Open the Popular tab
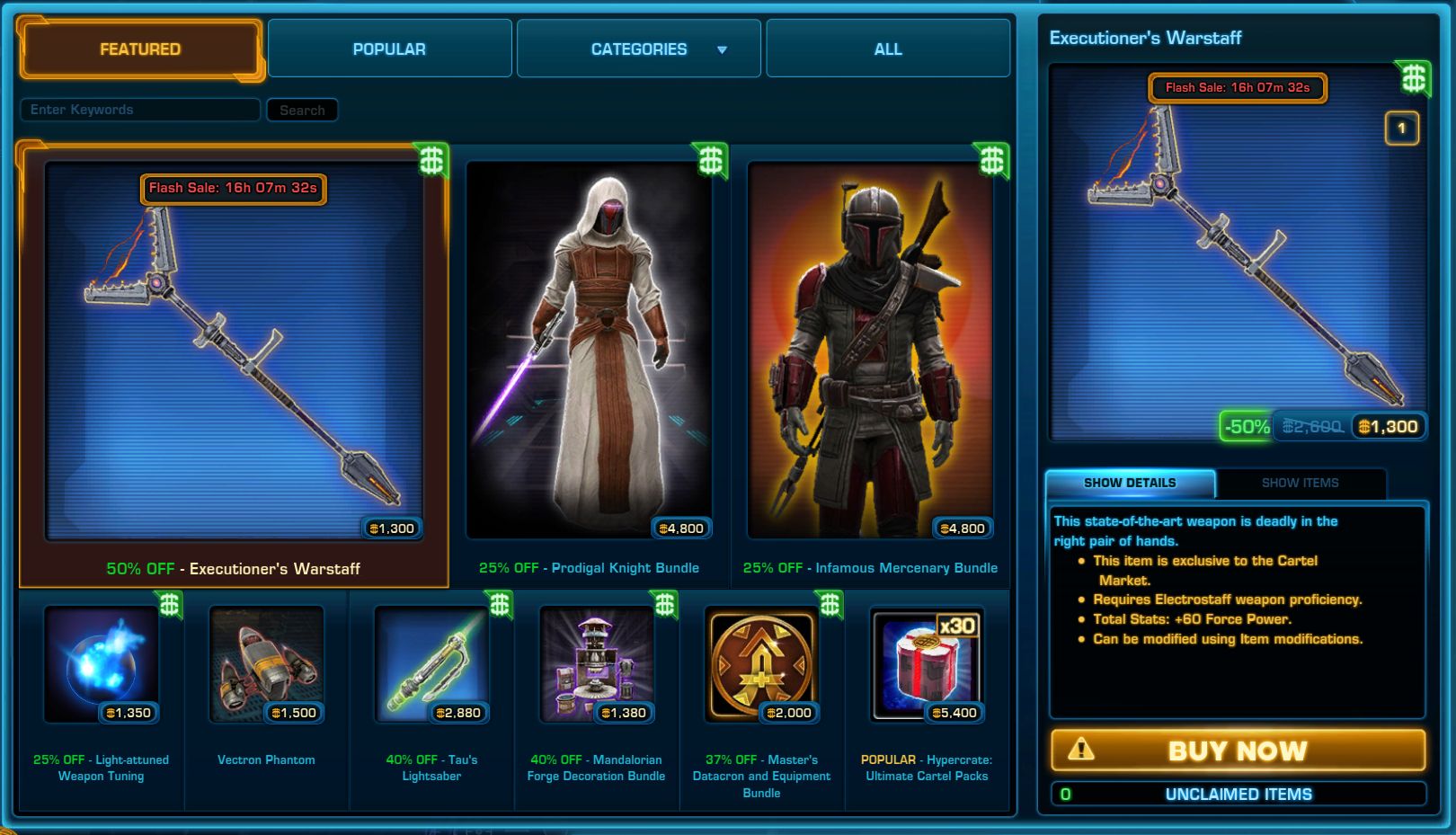The height and width of the screenshot is (835, 1456). click(x=389, y=49)
